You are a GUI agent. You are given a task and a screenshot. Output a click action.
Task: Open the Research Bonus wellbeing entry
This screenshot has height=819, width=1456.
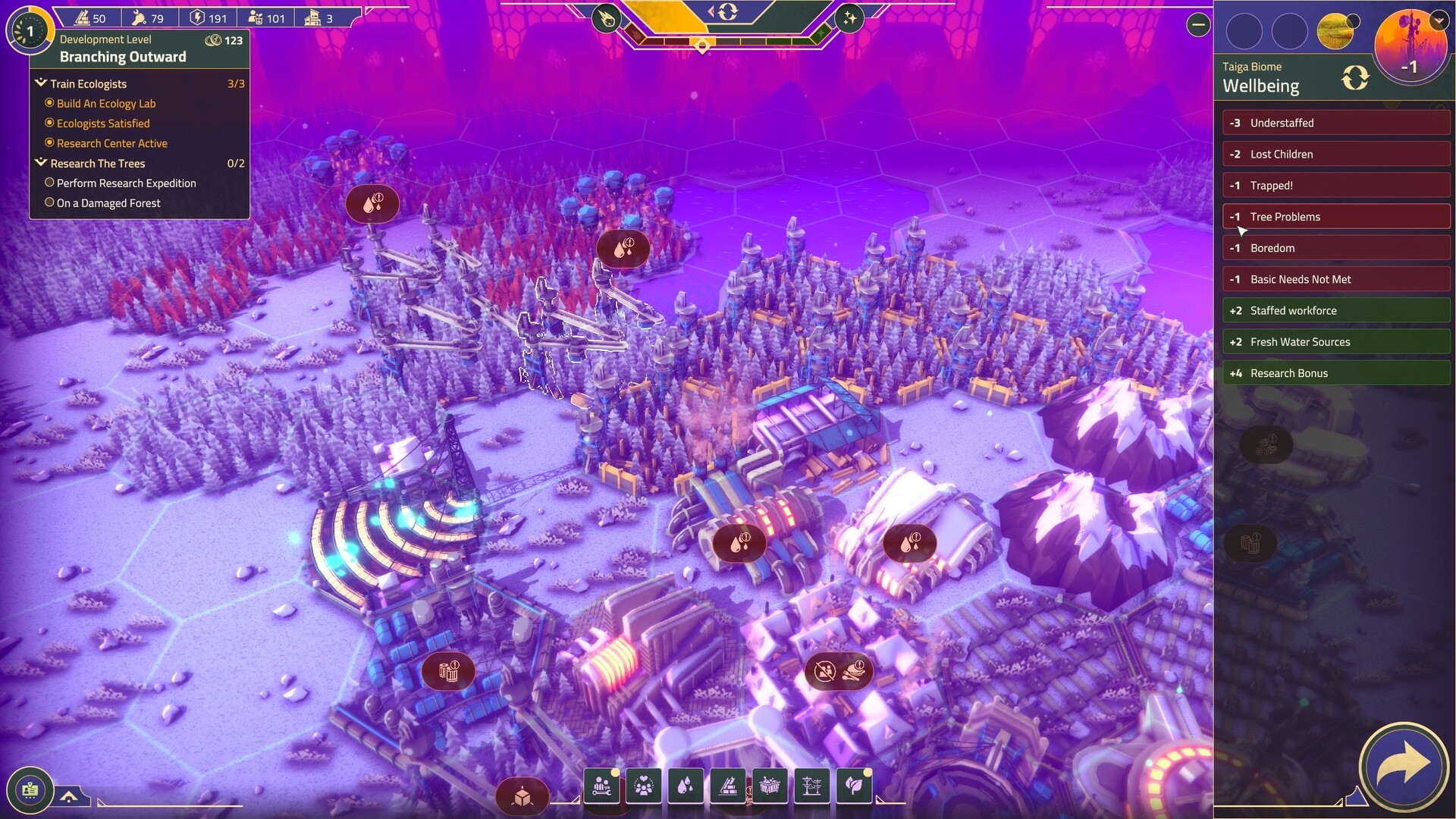(x=1336, y=373)
